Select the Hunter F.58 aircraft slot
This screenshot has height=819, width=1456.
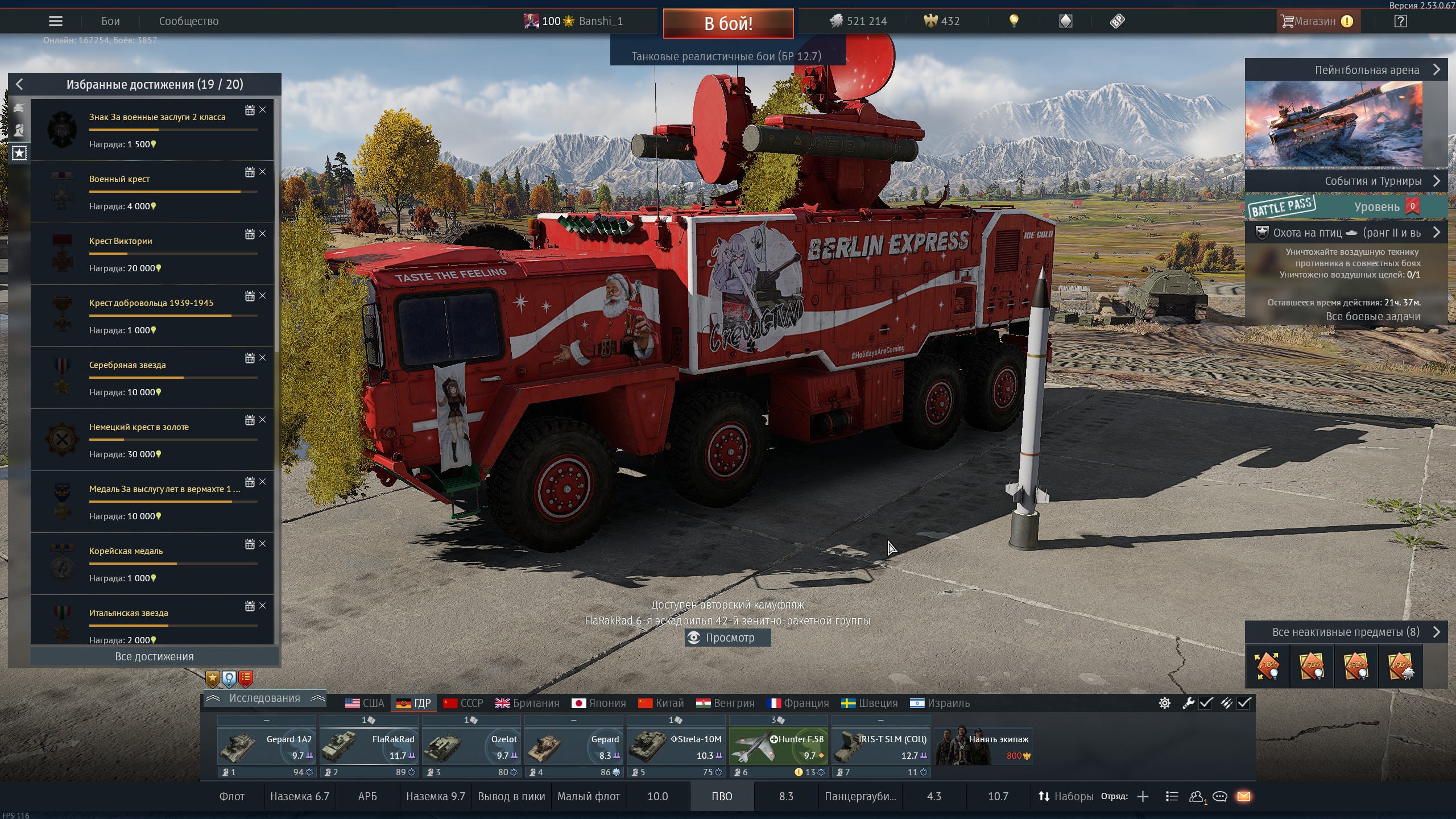pyautogui.click(x=778, y=747)
